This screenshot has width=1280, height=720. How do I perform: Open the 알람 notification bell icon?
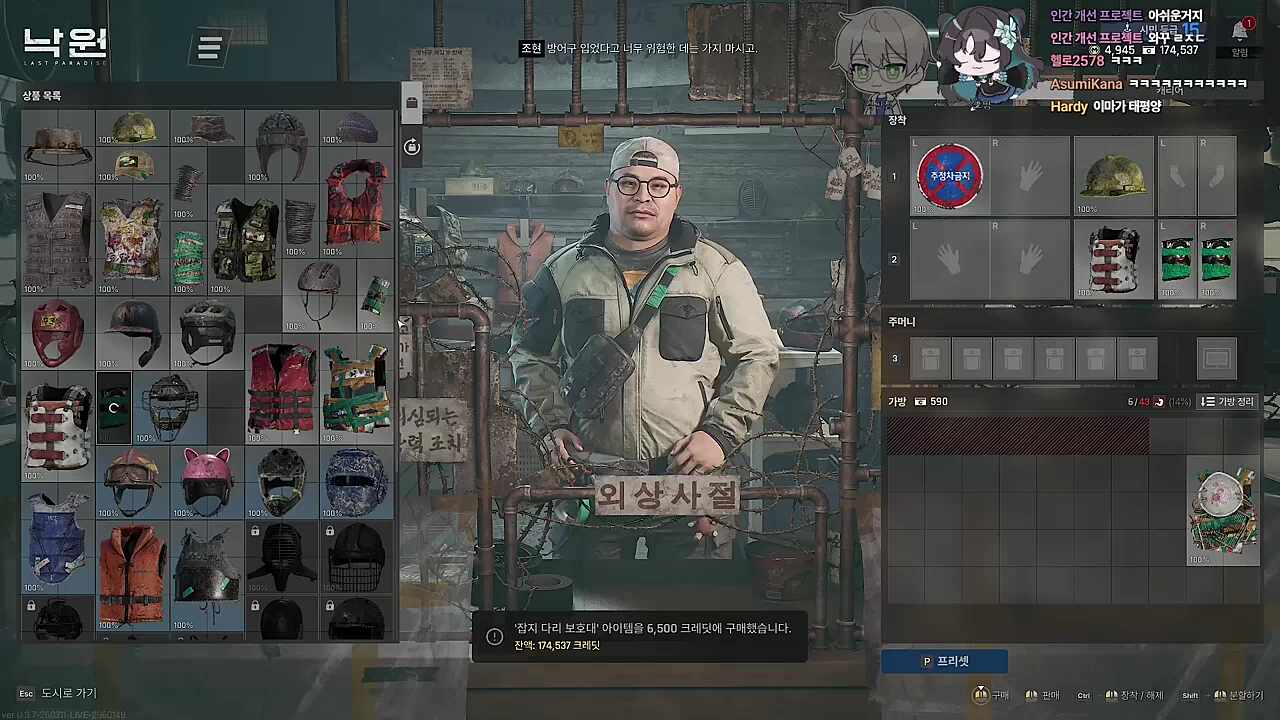tap(1240, 33)
